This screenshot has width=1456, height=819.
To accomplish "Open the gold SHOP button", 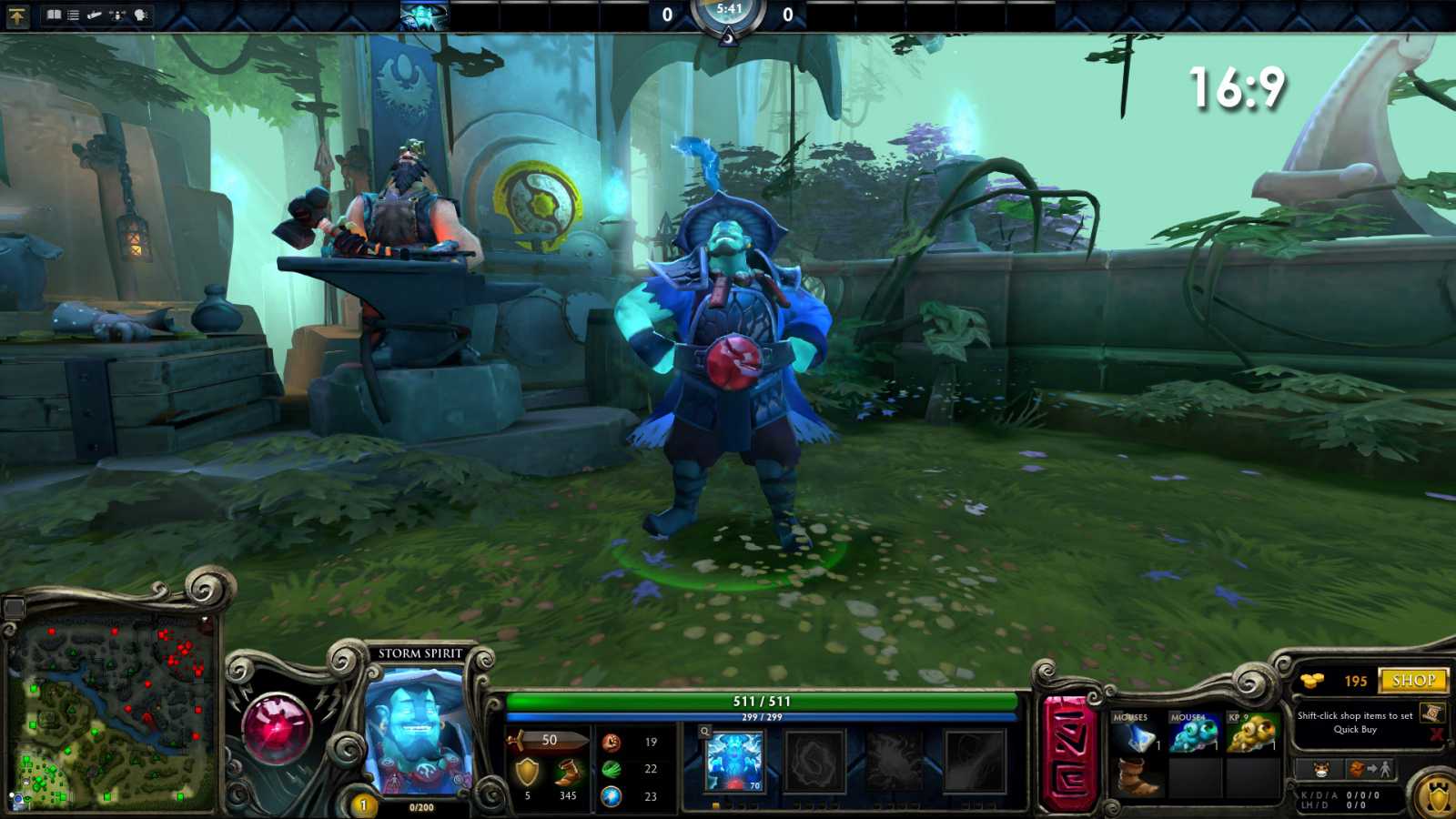I will click(1413, 681).
